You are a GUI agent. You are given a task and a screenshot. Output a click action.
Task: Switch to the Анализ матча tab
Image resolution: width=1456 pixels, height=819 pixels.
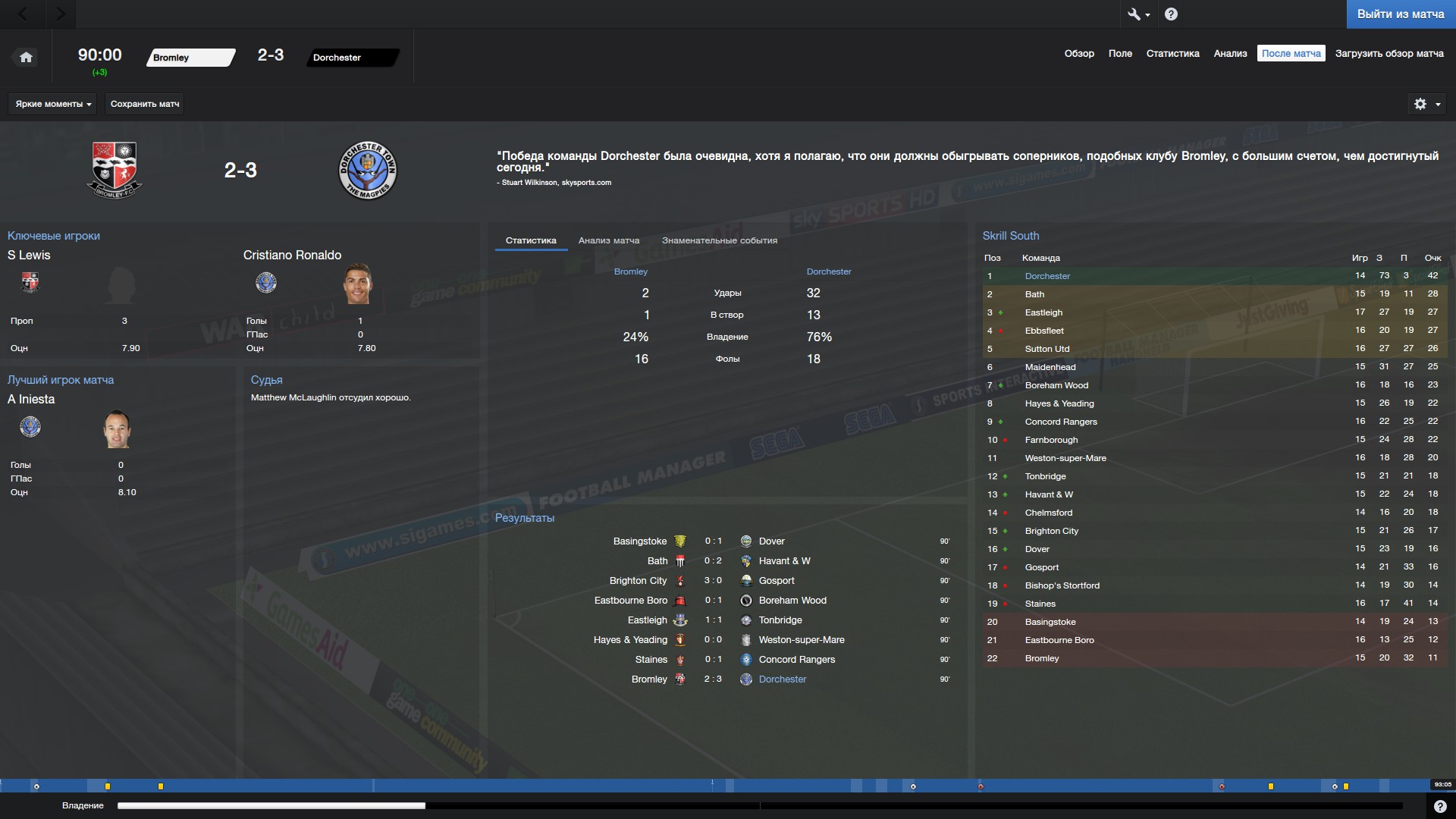click(x=608, y=240)
